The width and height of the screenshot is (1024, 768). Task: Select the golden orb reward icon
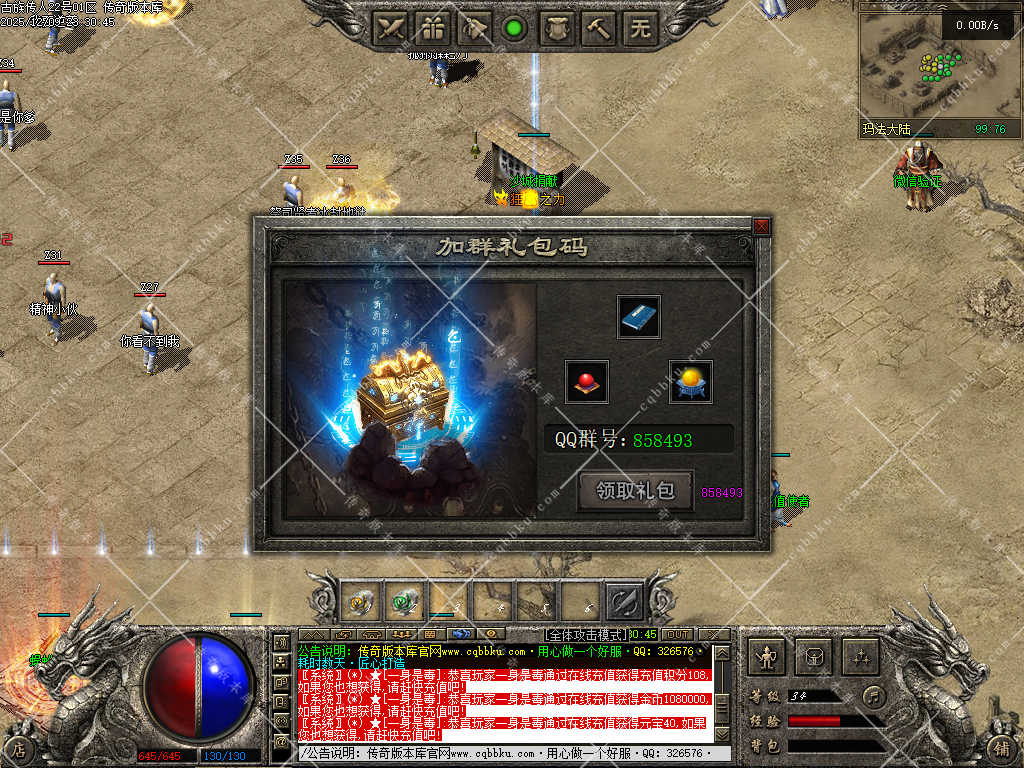tap(690, 381)
